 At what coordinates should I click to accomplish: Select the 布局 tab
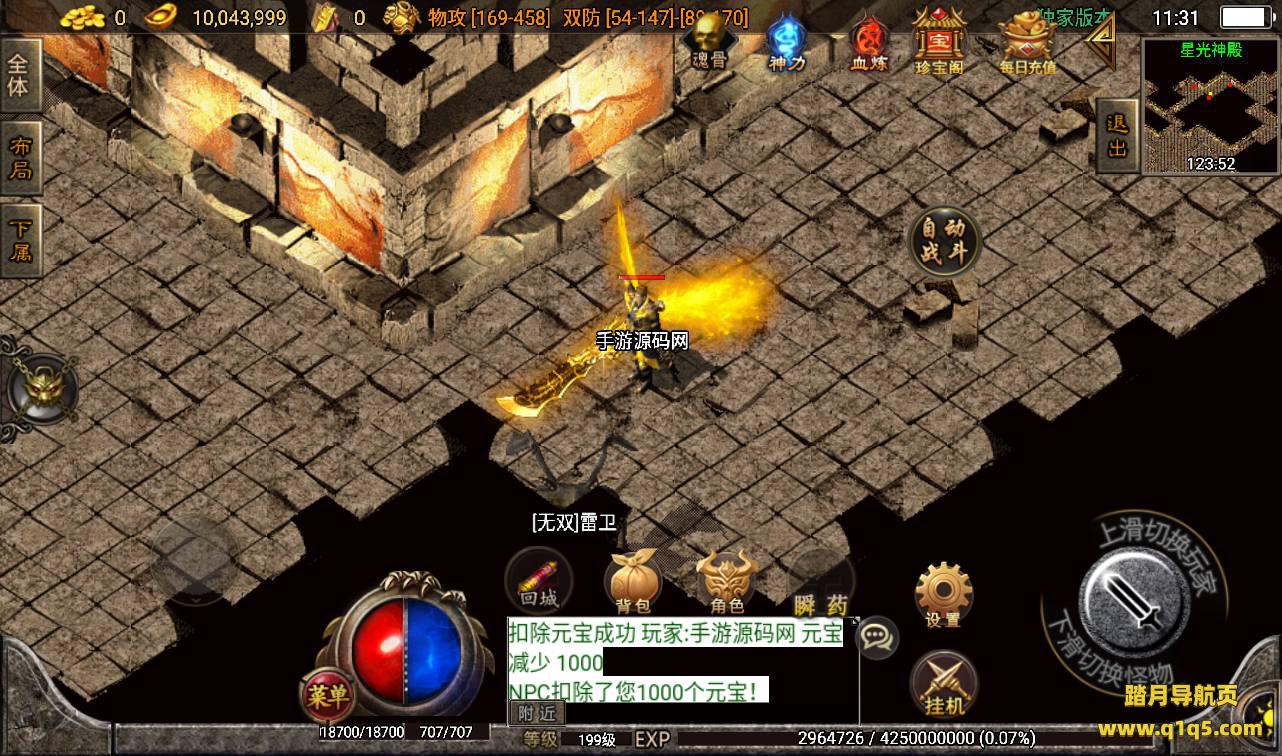click(20, 158)
